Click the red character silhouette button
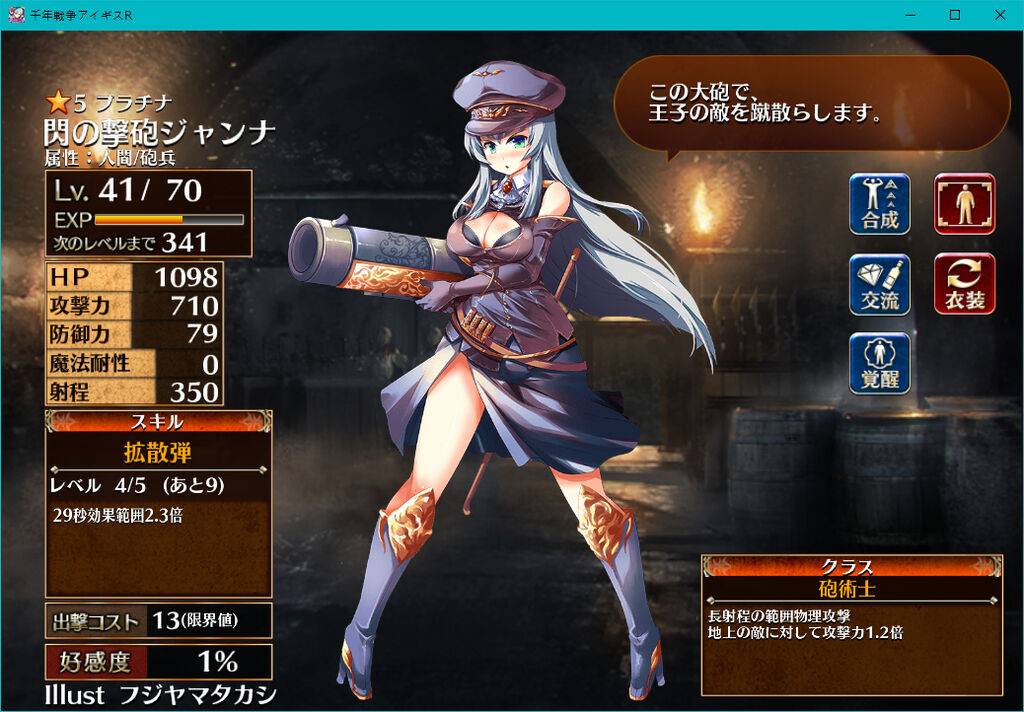The width and height of the screenshot is (1024, 712). (964, 204)
